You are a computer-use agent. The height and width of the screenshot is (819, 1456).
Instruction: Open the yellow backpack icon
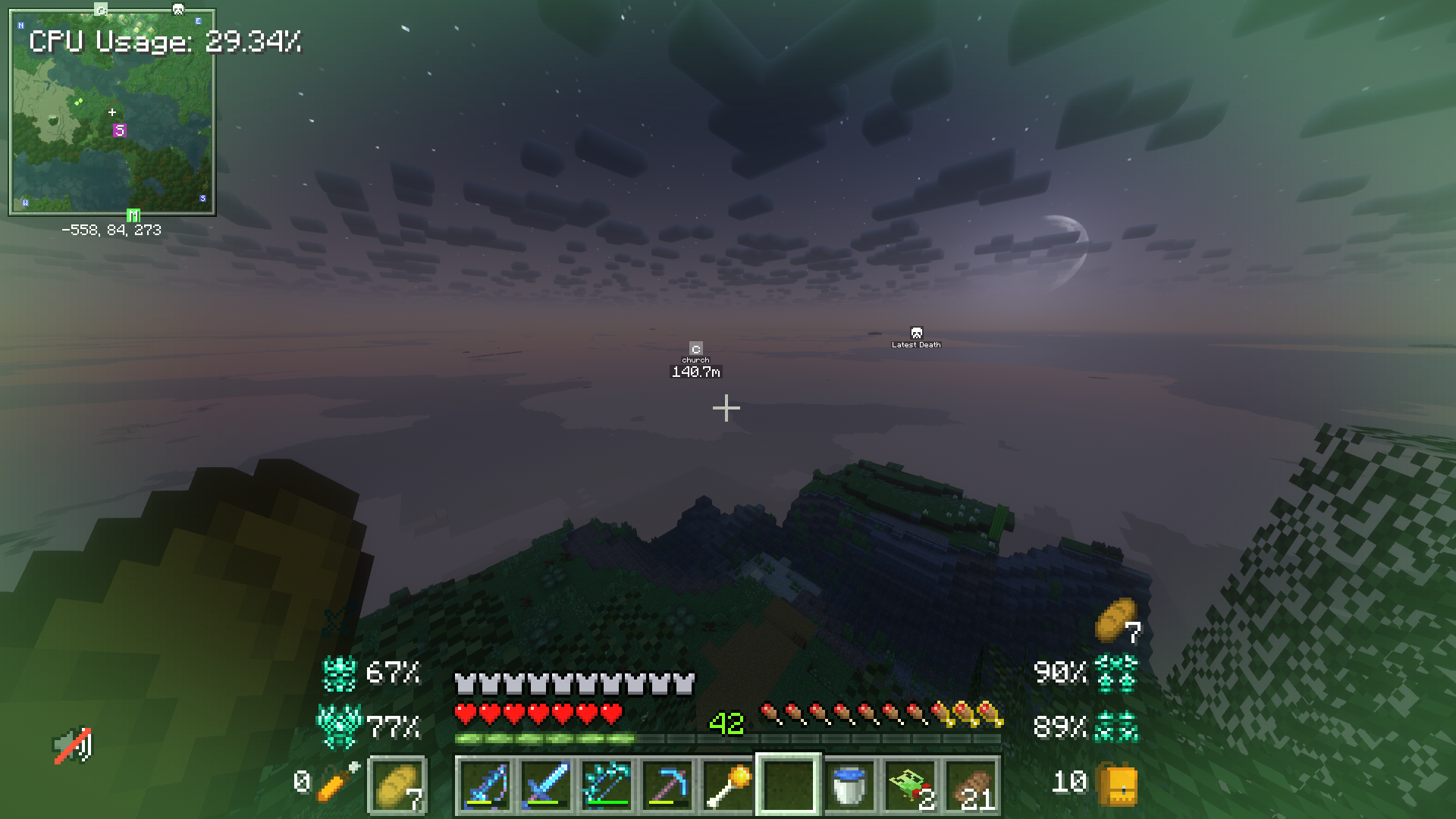(x=1116, y=784)
